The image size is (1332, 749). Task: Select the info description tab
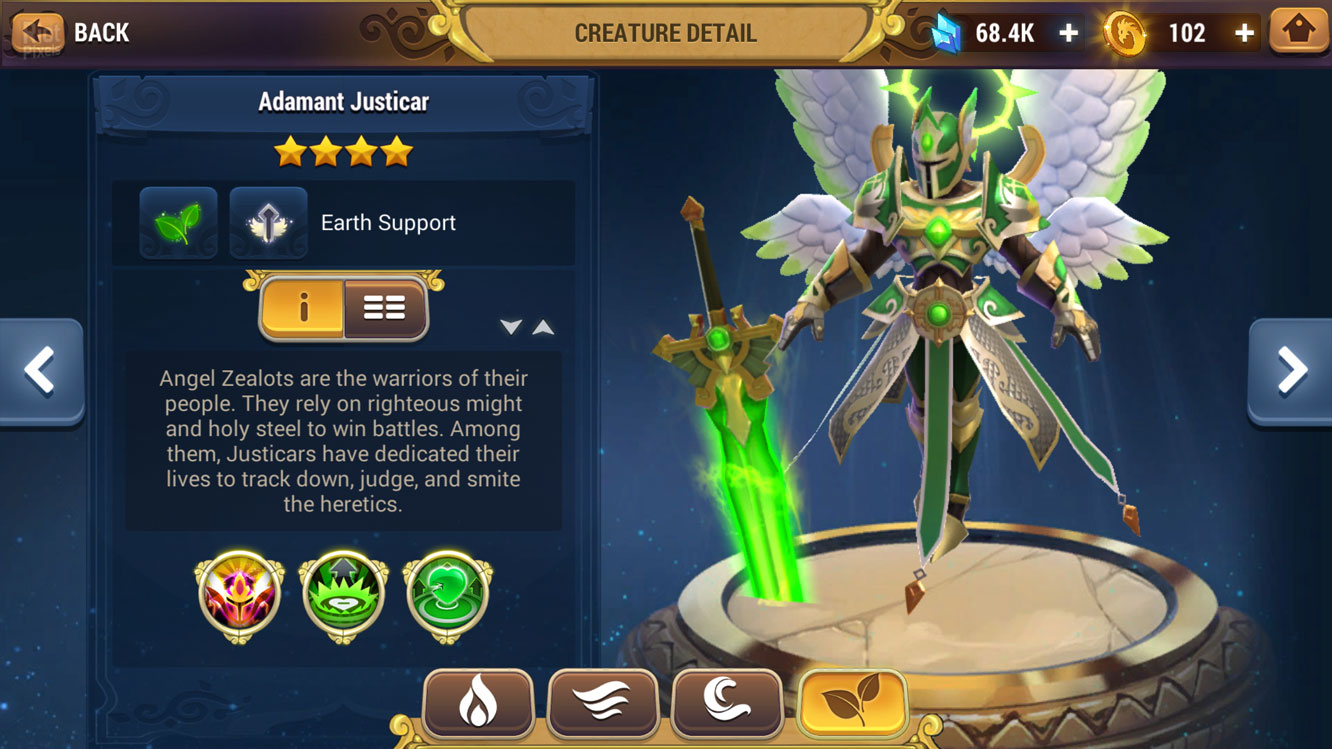point(303,309)
